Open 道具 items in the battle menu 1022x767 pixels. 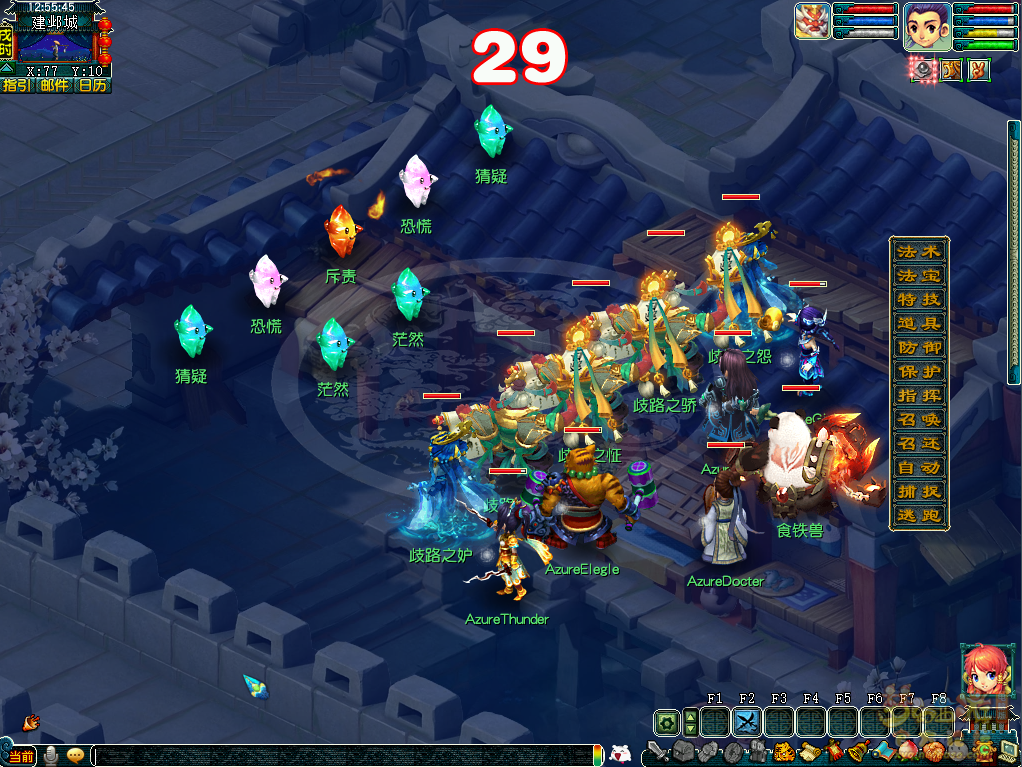coord(918,324)
